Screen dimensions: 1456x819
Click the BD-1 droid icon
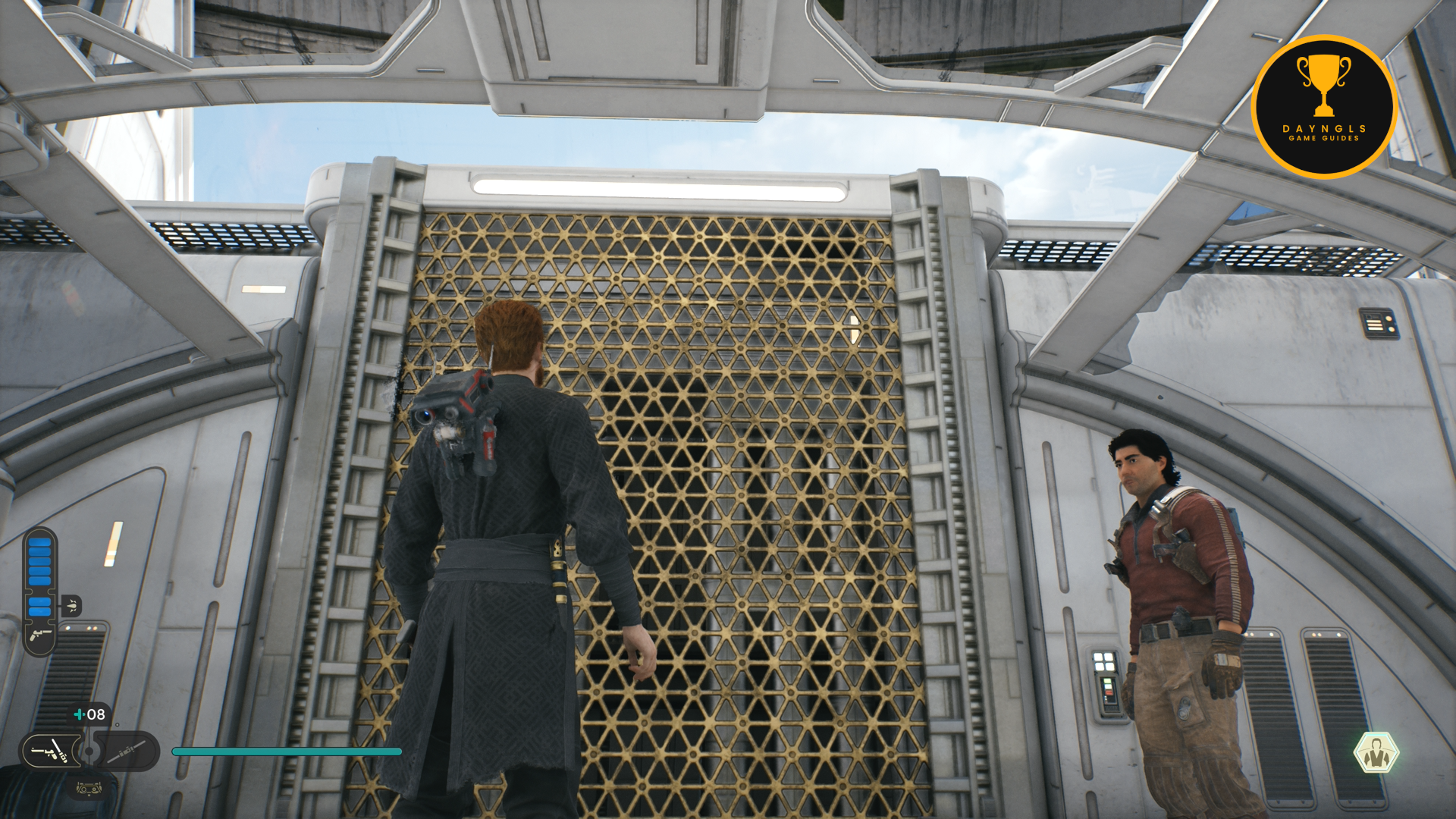pos(89,789)
